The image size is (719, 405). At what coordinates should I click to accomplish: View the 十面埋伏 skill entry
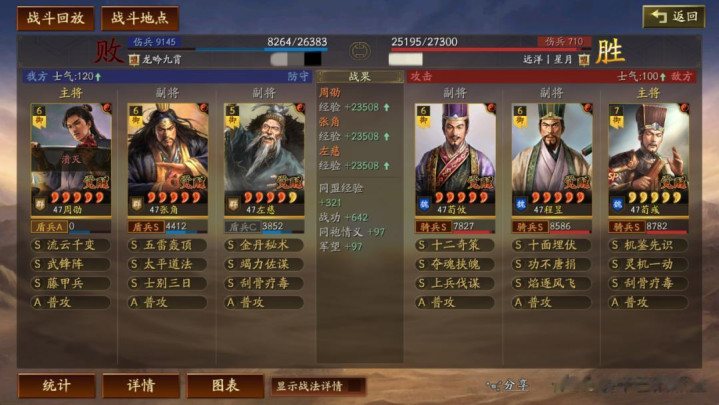[x=552, y=244]
